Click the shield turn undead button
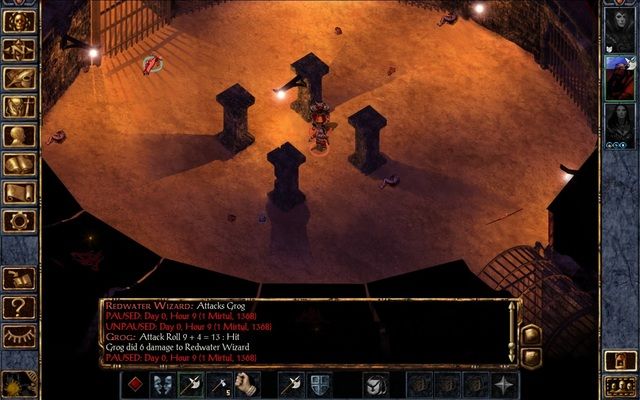Viewport: 640px width, 400px height. [319, 384]
